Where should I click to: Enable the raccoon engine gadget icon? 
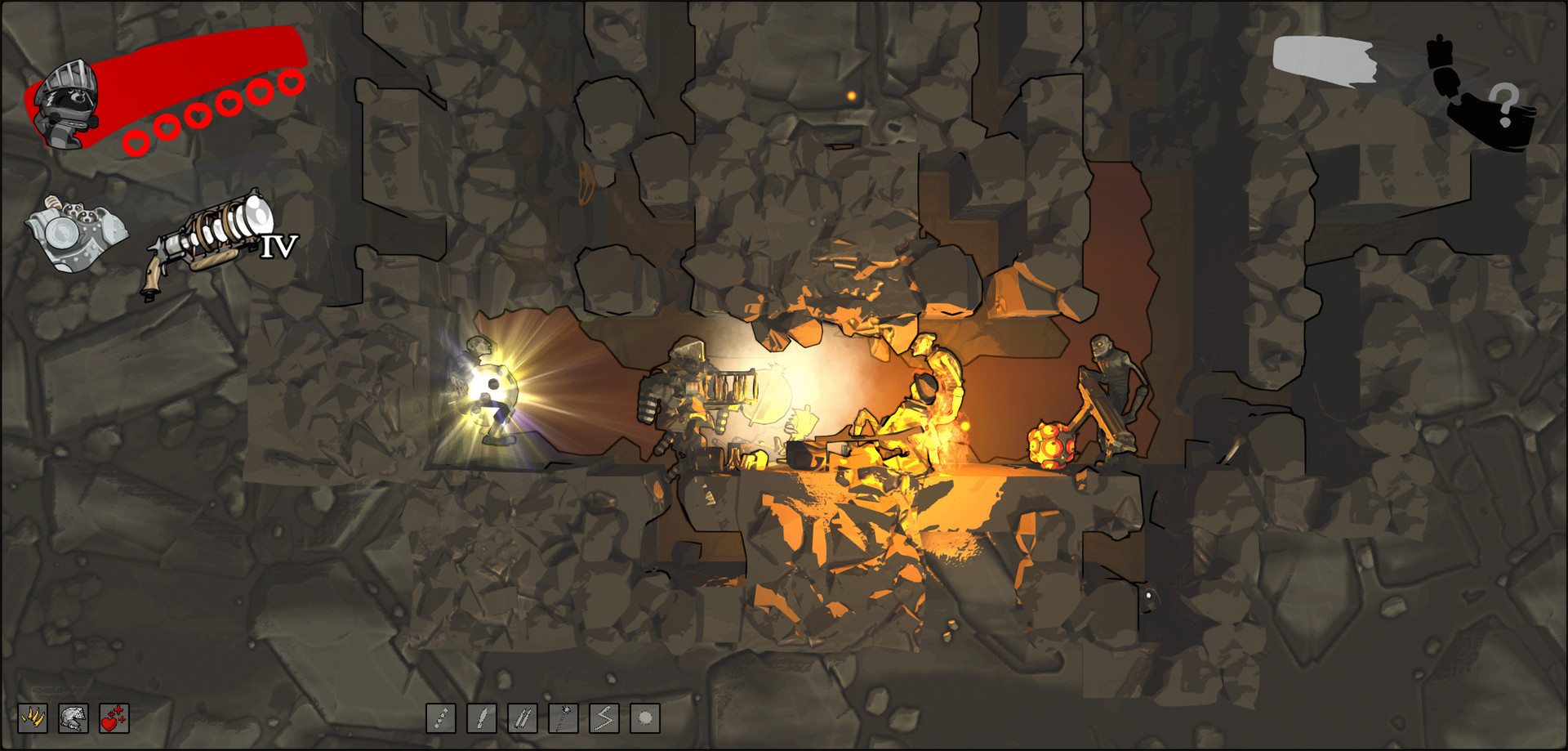(78, 231)
